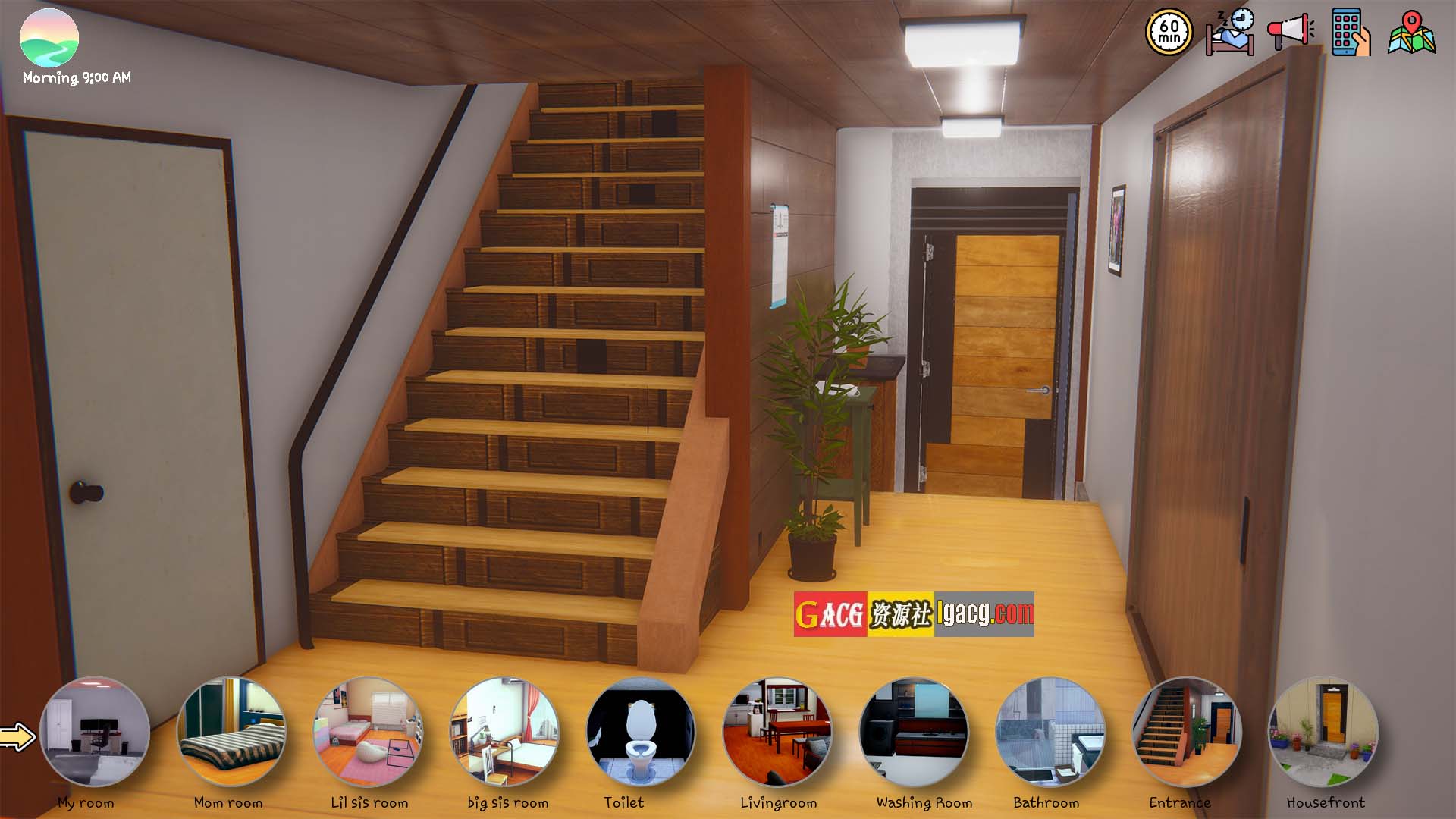
Task: Click the yellow left arrow
Action: pos(17,736)
